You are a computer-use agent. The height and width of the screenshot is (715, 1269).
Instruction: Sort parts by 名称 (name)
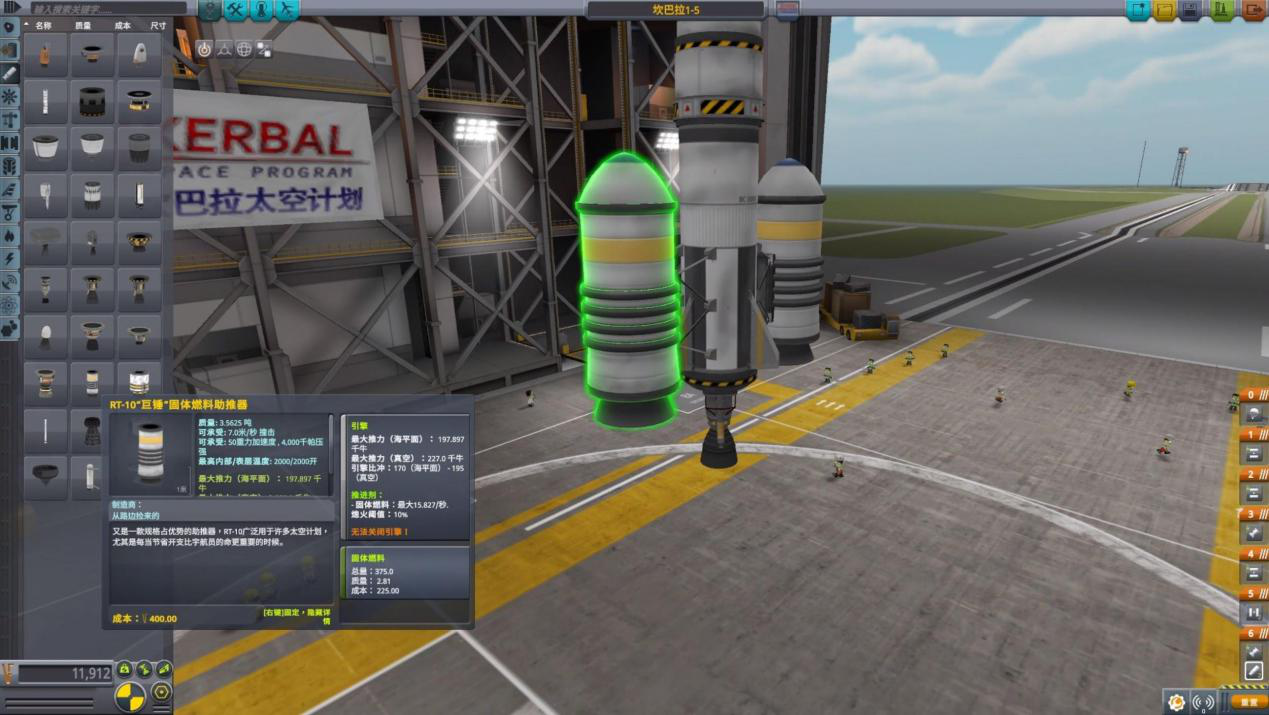43,25
